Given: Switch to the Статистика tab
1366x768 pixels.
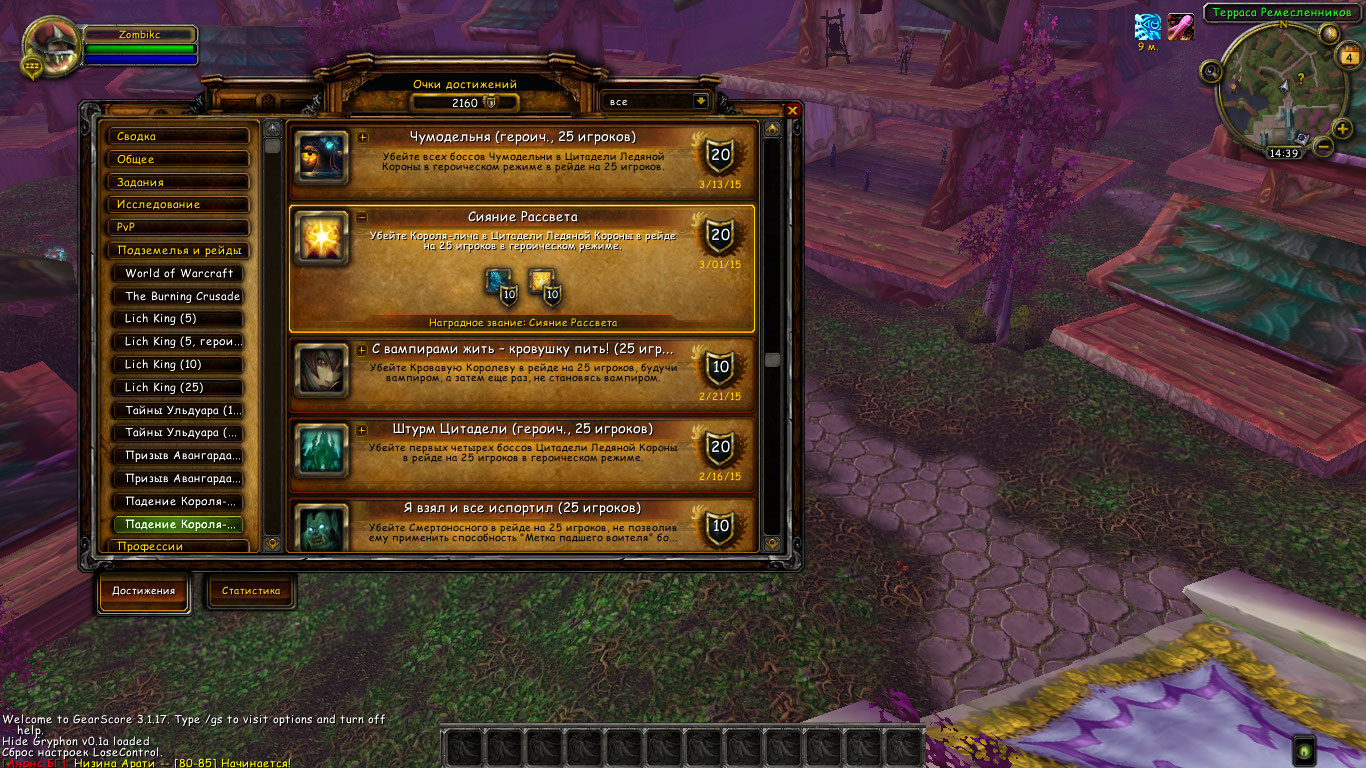Looking at the screenshot, I should (251, 591).
